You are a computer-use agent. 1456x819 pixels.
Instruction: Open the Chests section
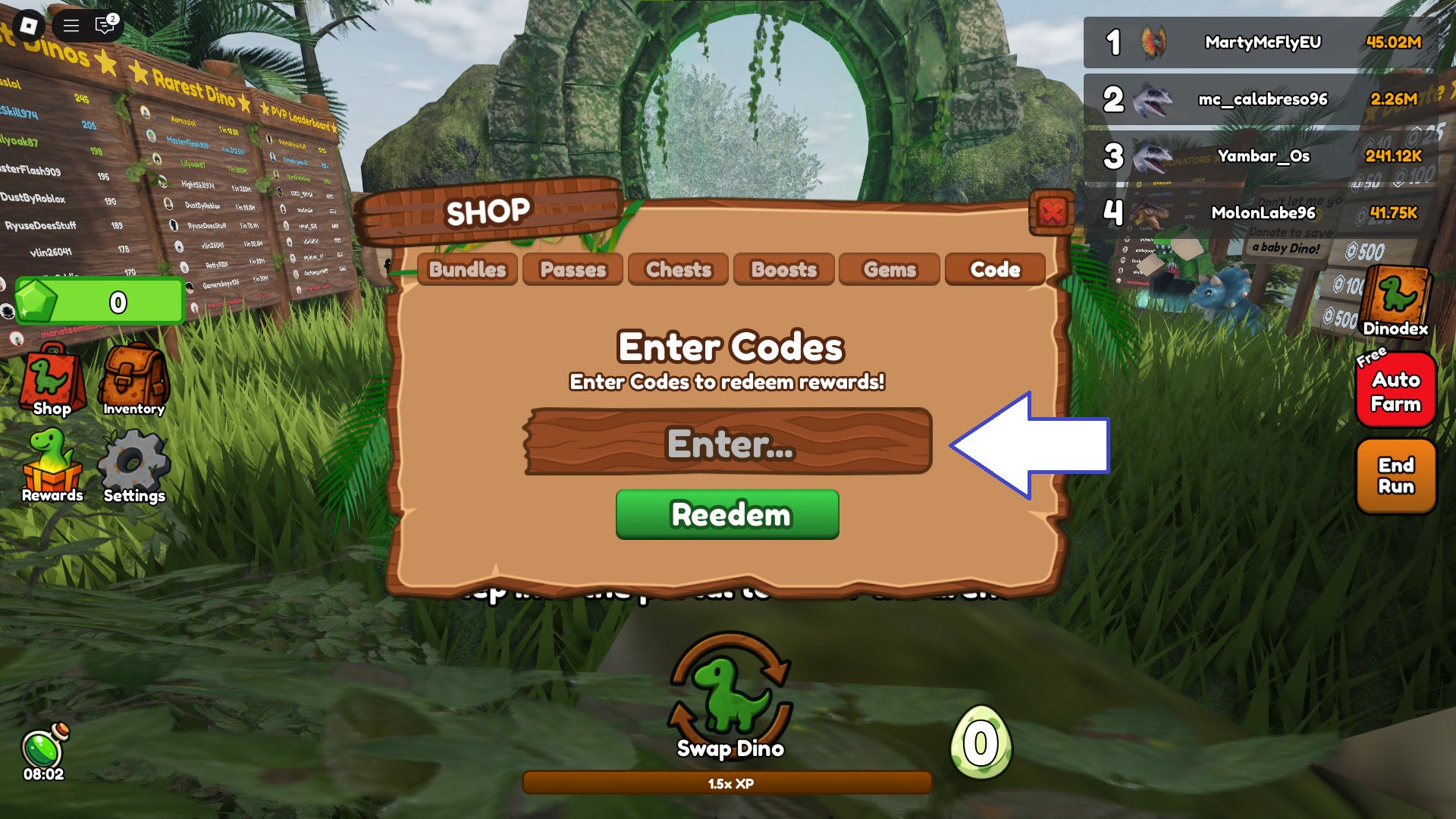[x=677, y=269]
